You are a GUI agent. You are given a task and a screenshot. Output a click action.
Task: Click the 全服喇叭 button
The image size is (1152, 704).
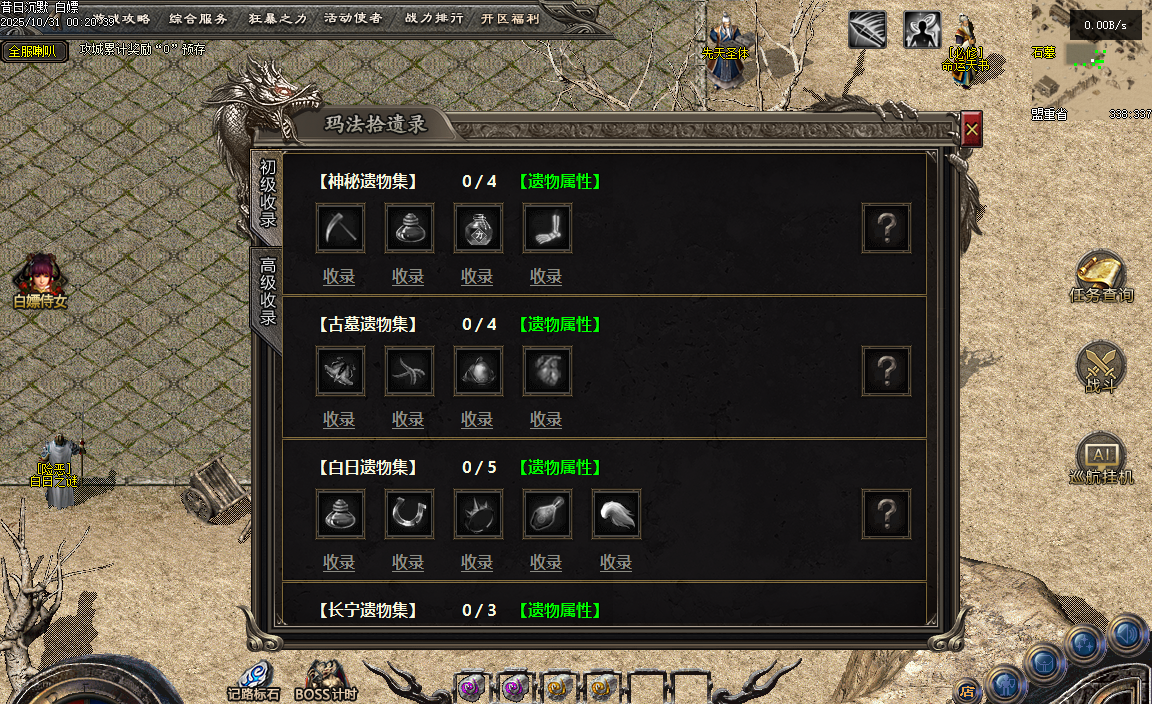pyautogui.click(x=34, y=51)
